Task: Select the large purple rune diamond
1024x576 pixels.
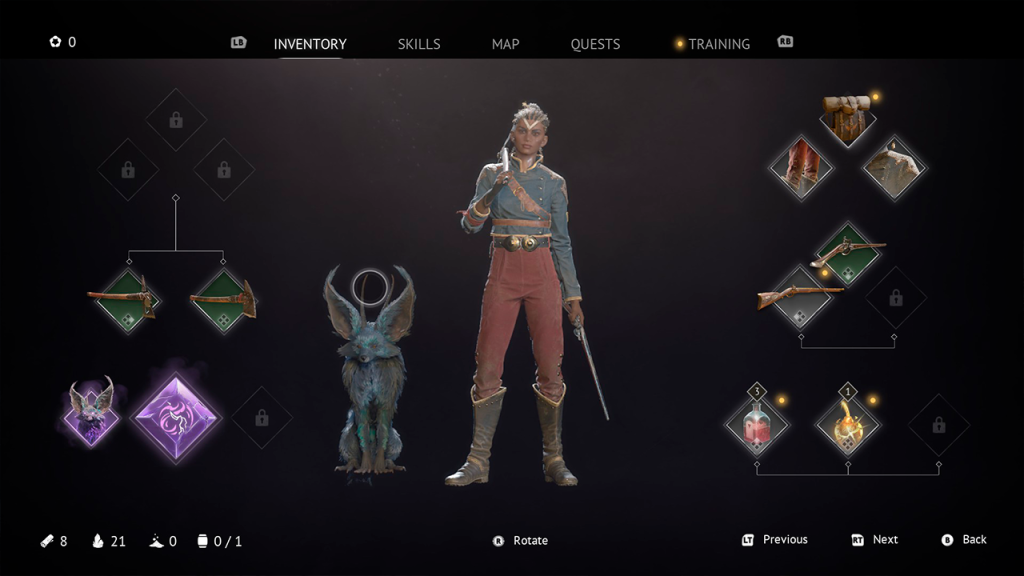Action: click(176, 416)
